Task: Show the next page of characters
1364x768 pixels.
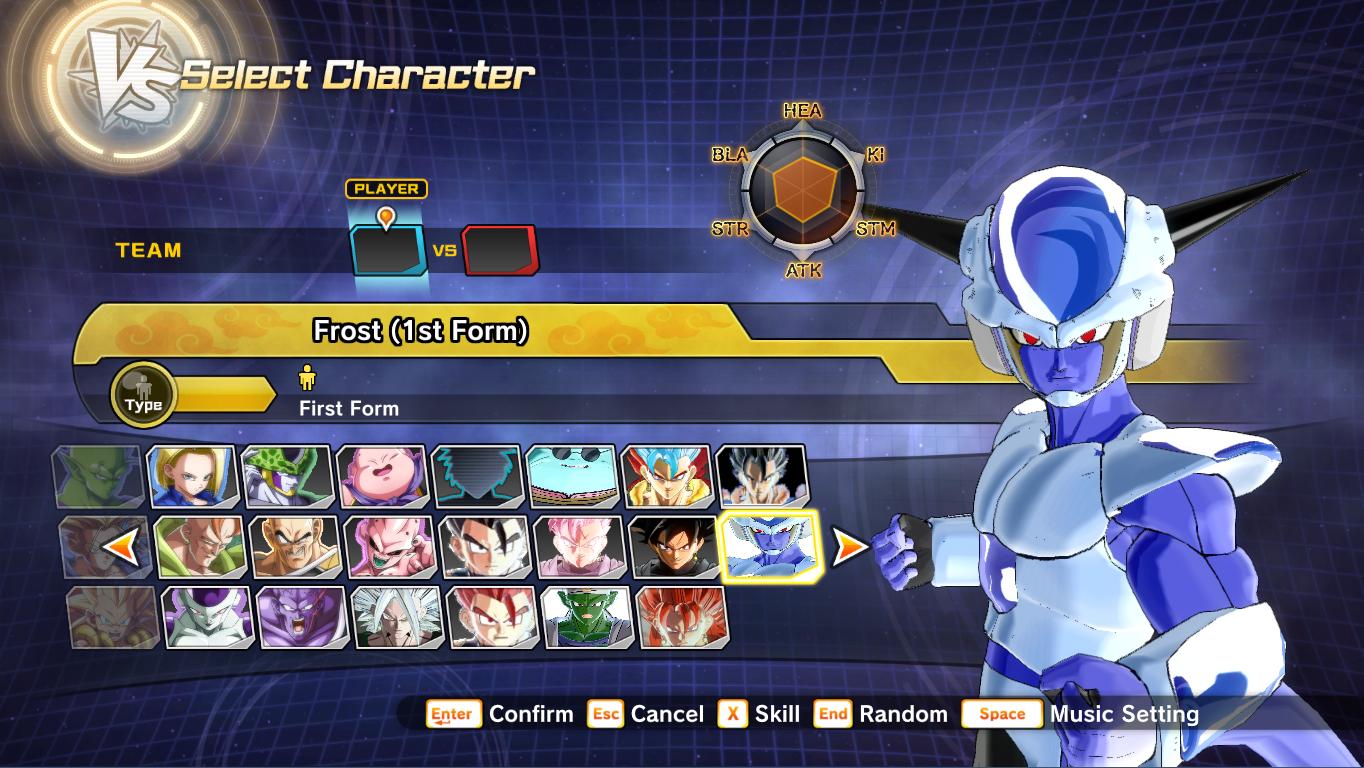Action: coord(850,546)
